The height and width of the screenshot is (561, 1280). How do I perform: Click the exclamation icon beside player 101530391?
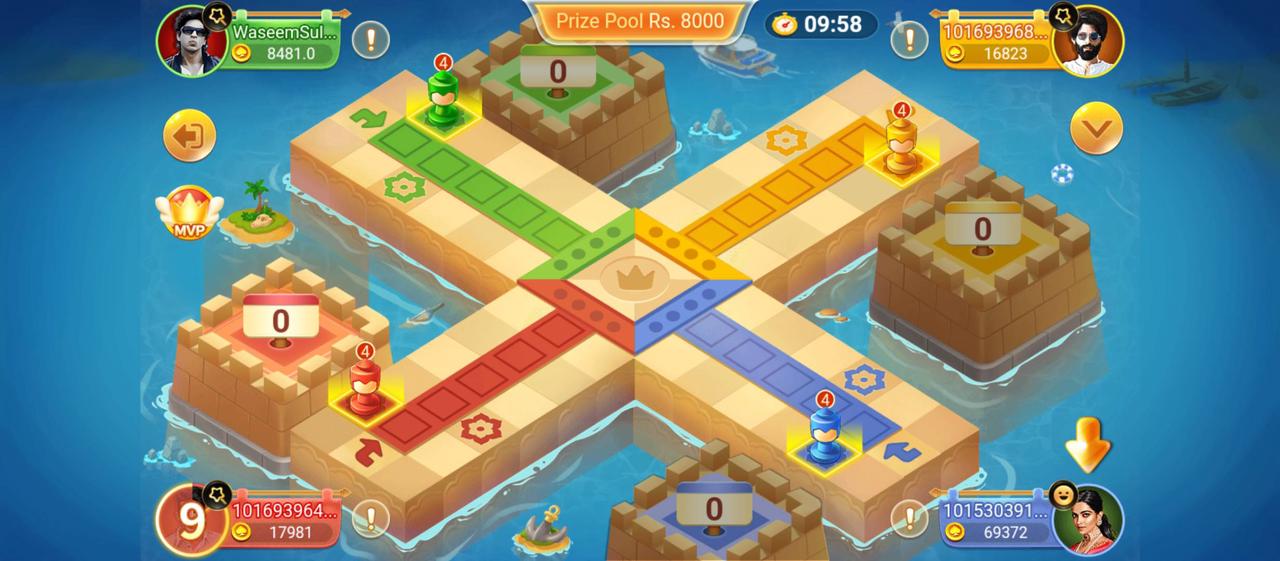[909, 518]
